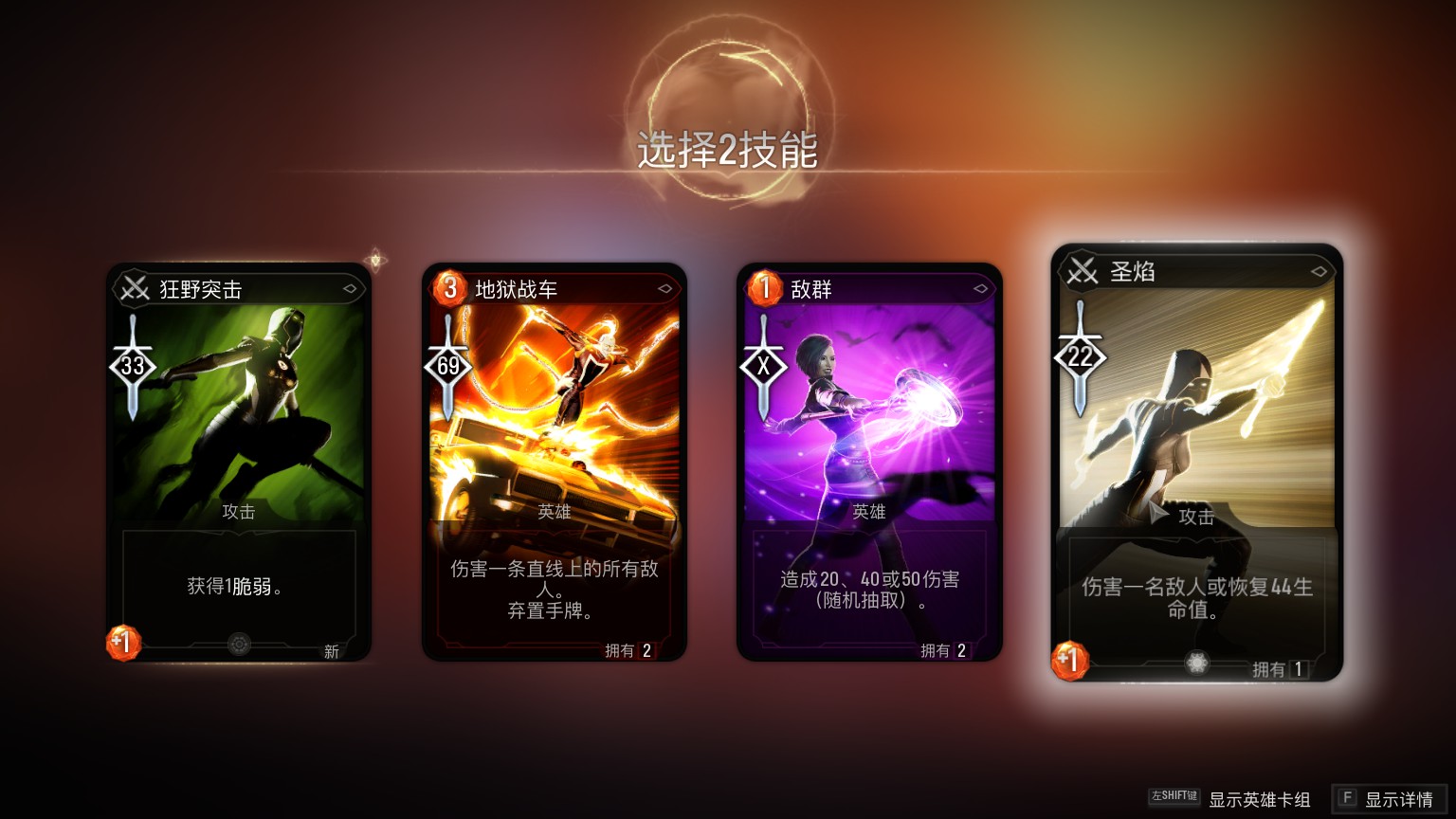Click the gear emblem at bottom of 狂野突击
The image size is (1456, 819).
(x=237, y=644)
